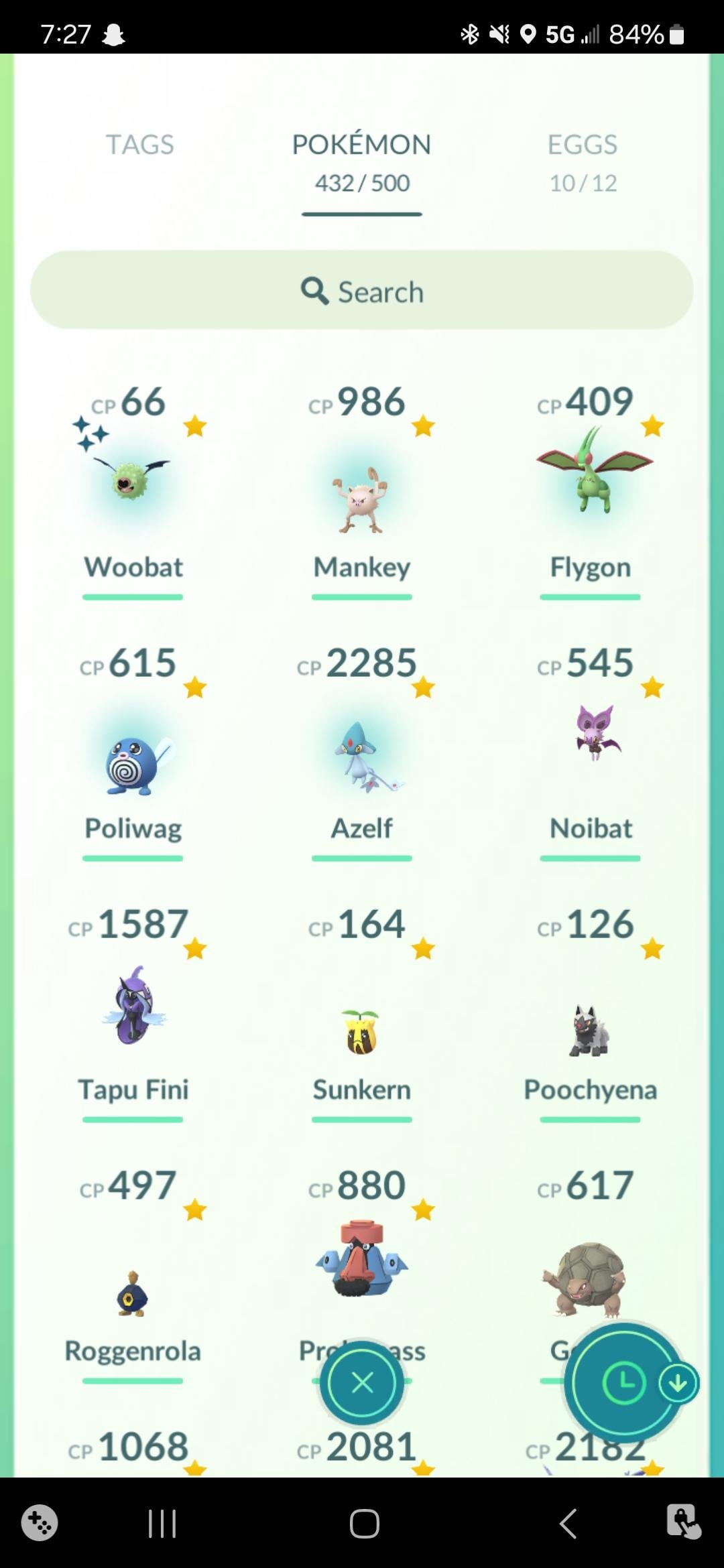This screenshot has width=724, height=1568.
Task: Choose Roggenrola CP 497
Action: 133,1293
